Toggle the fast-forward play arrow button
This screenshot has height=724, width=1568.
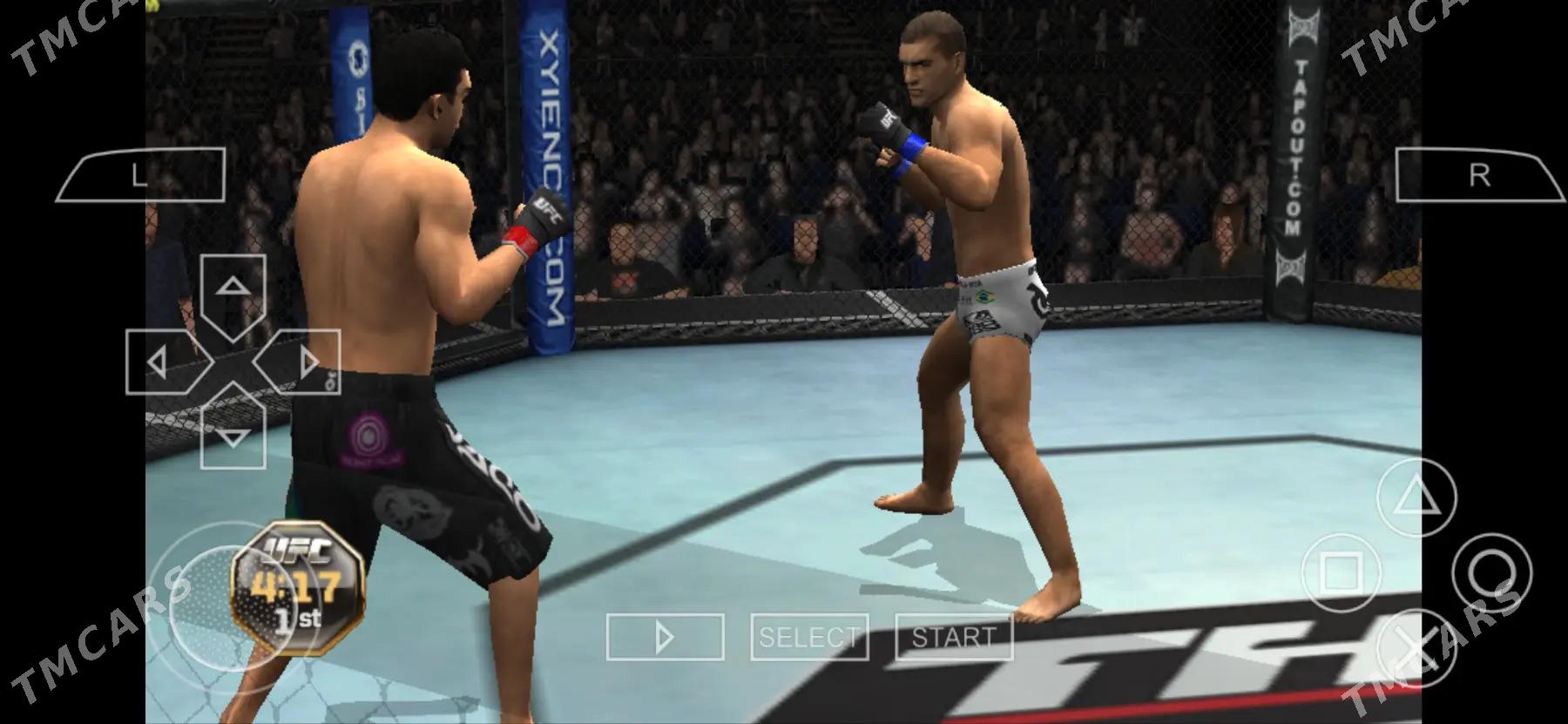click(665, 637)
